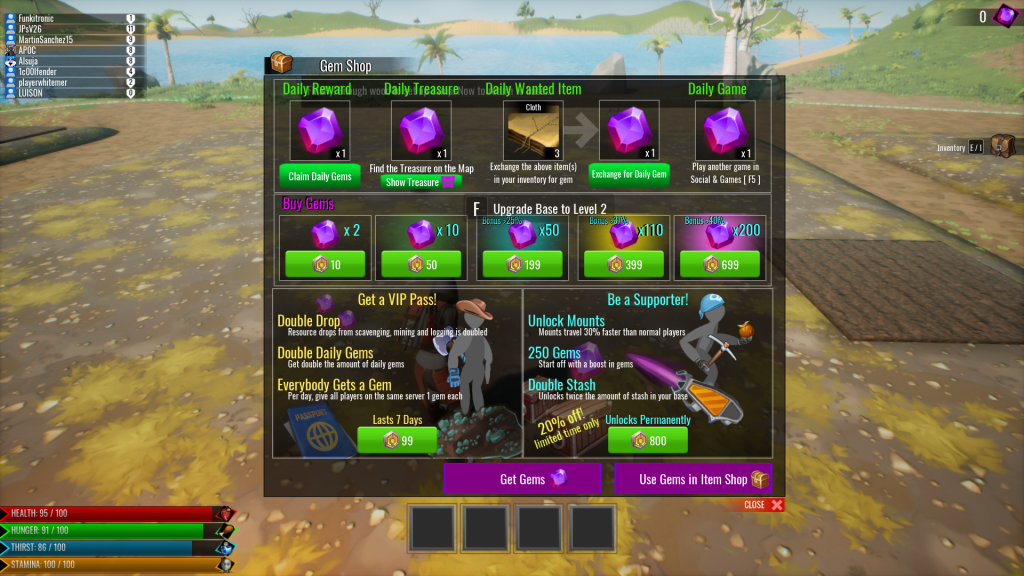Open the Get Gems section

pos(522,479)
